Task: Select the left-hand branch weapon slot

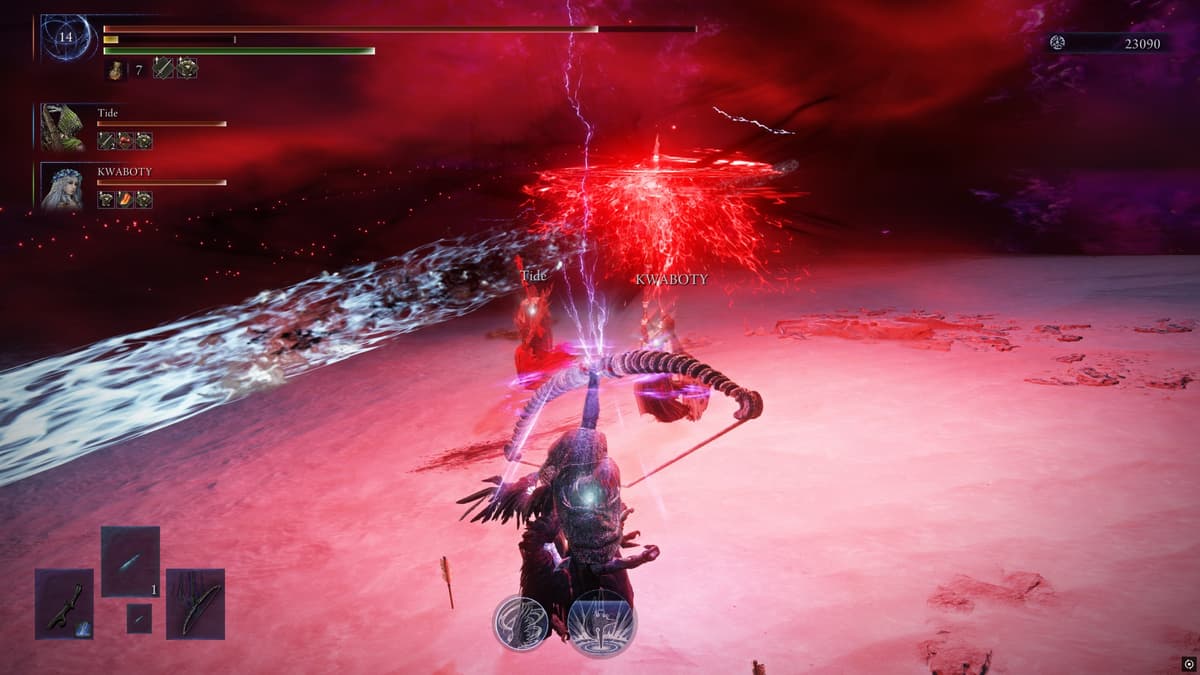Action: (64, 603)
